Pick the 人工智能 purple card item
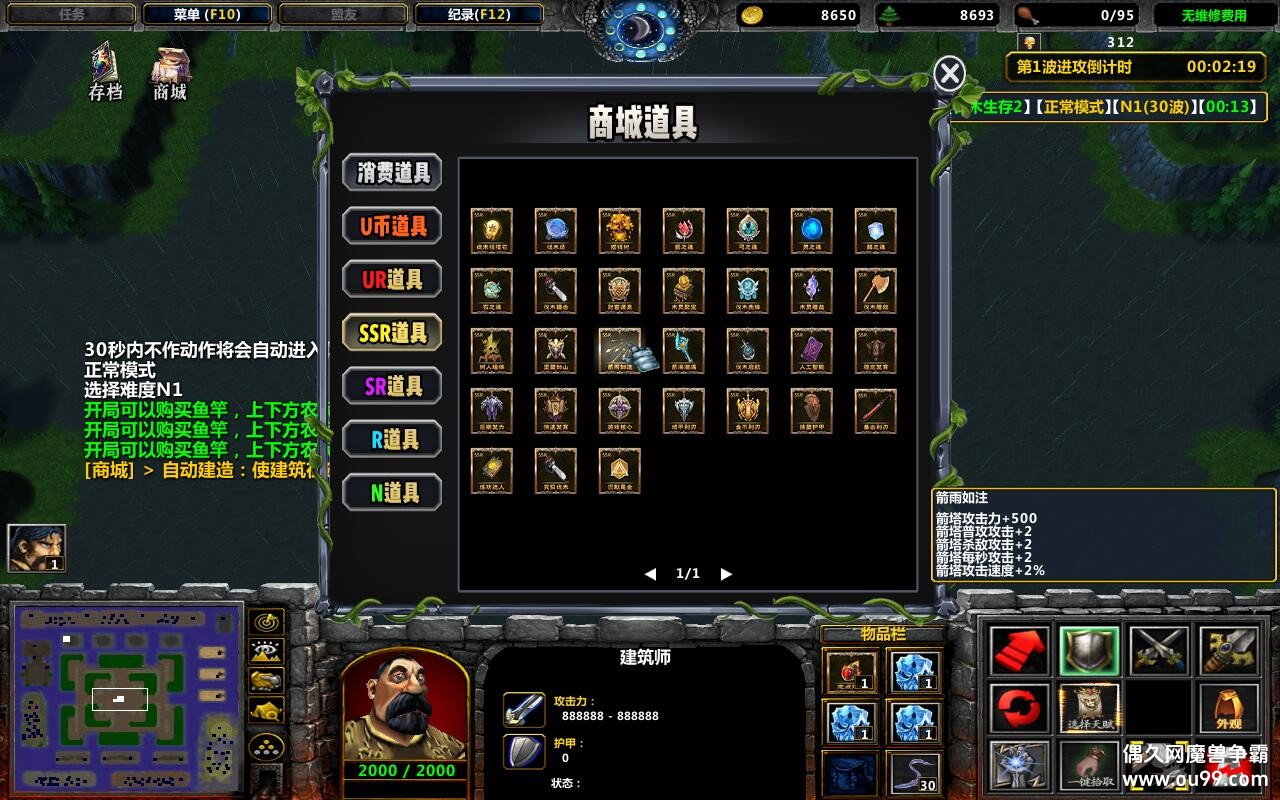Image resolution: width=1280 pixels, height=800 pixels. pyautogui.click(x=811, y=350)
